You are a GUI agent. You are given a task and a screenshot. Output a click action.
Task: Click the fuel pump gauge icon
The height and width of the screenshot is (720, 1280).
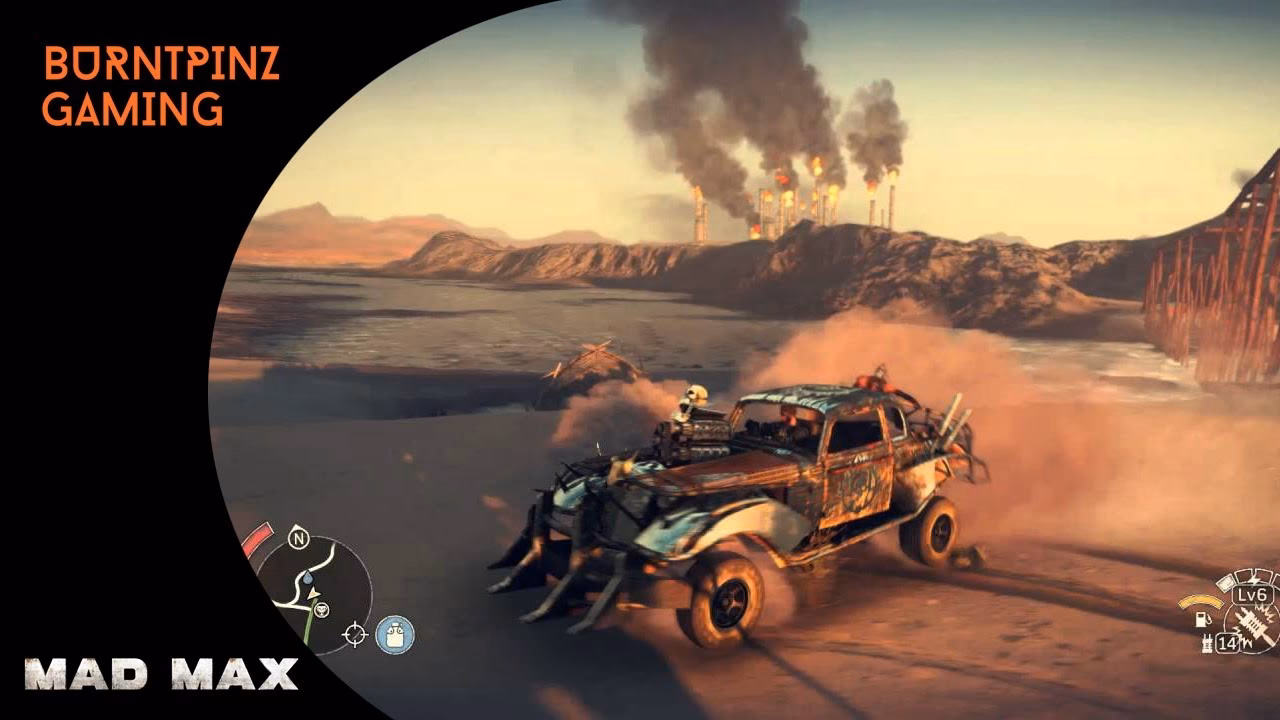pyautogui.click(x=1202, y=620)
